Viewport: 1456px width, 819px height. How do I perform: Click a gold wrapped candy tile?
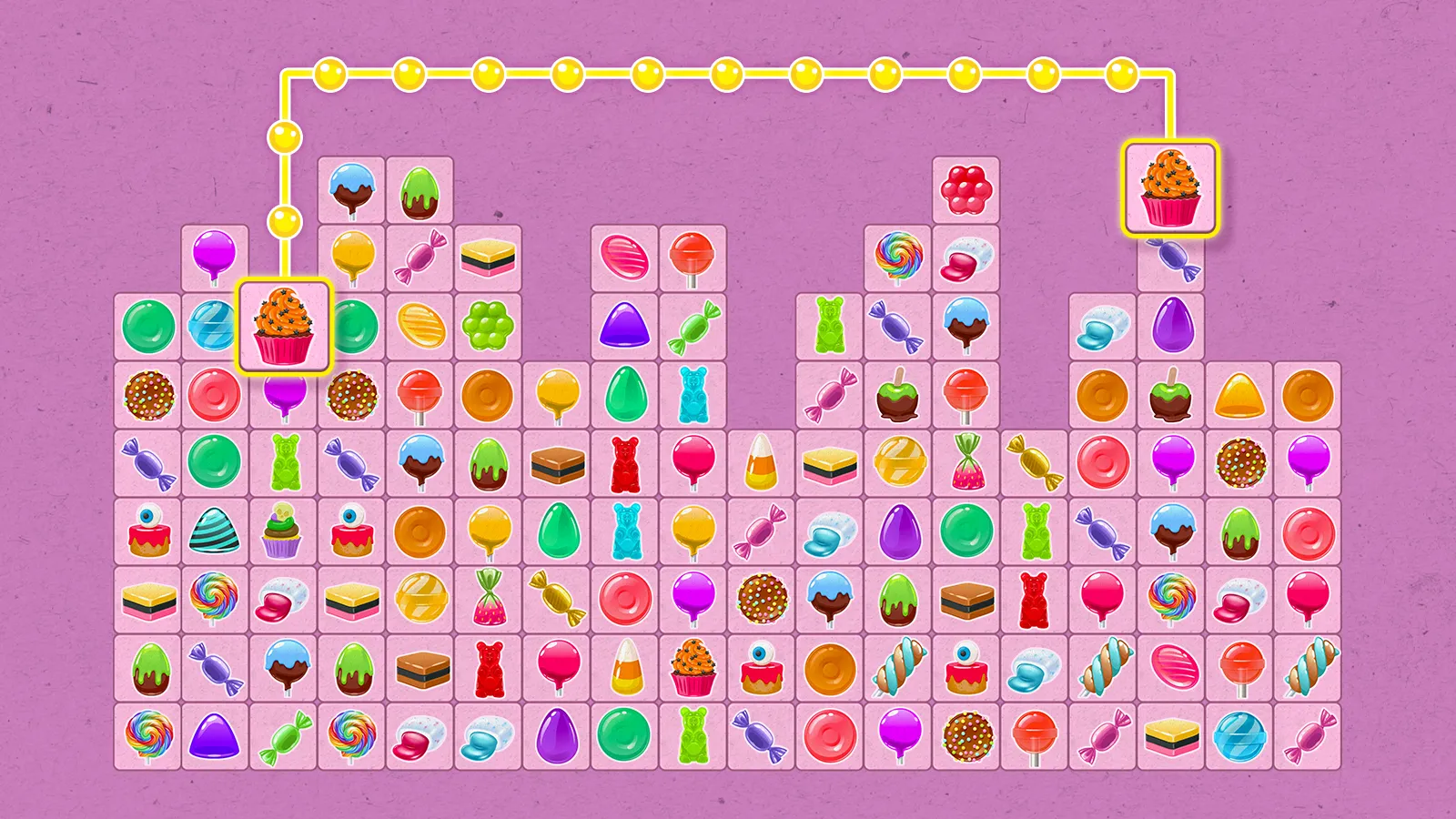tap(1035, 464)
